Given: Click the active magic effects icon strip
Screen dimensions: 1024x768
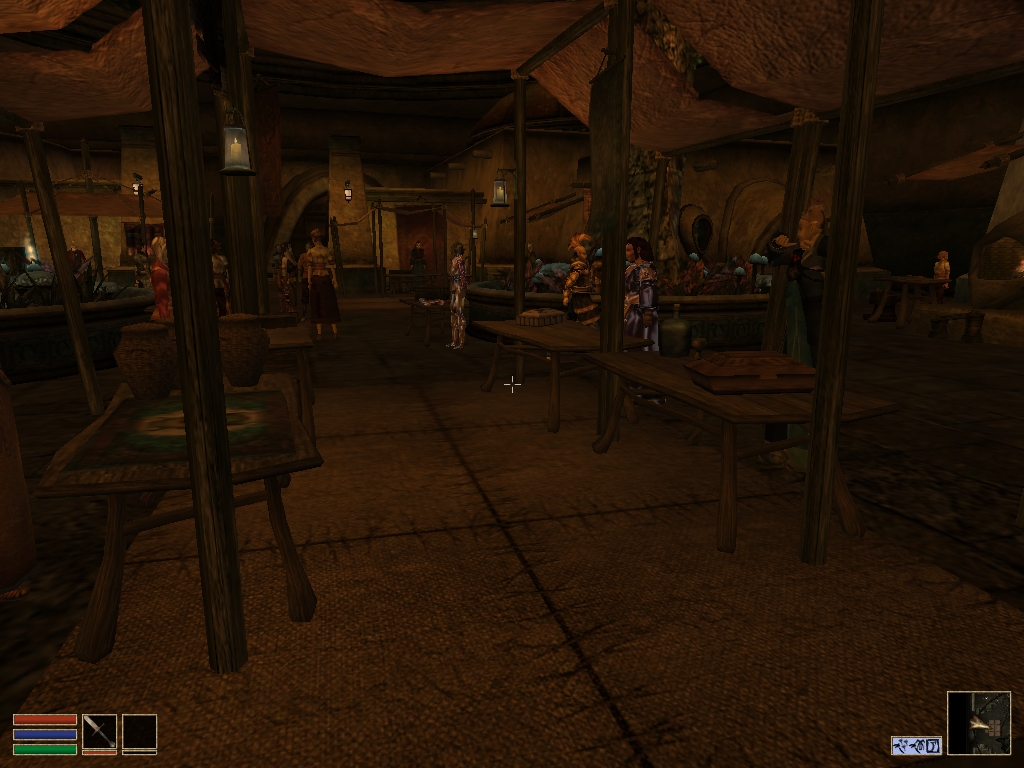Looking at the screenshot, I should 916,745.
